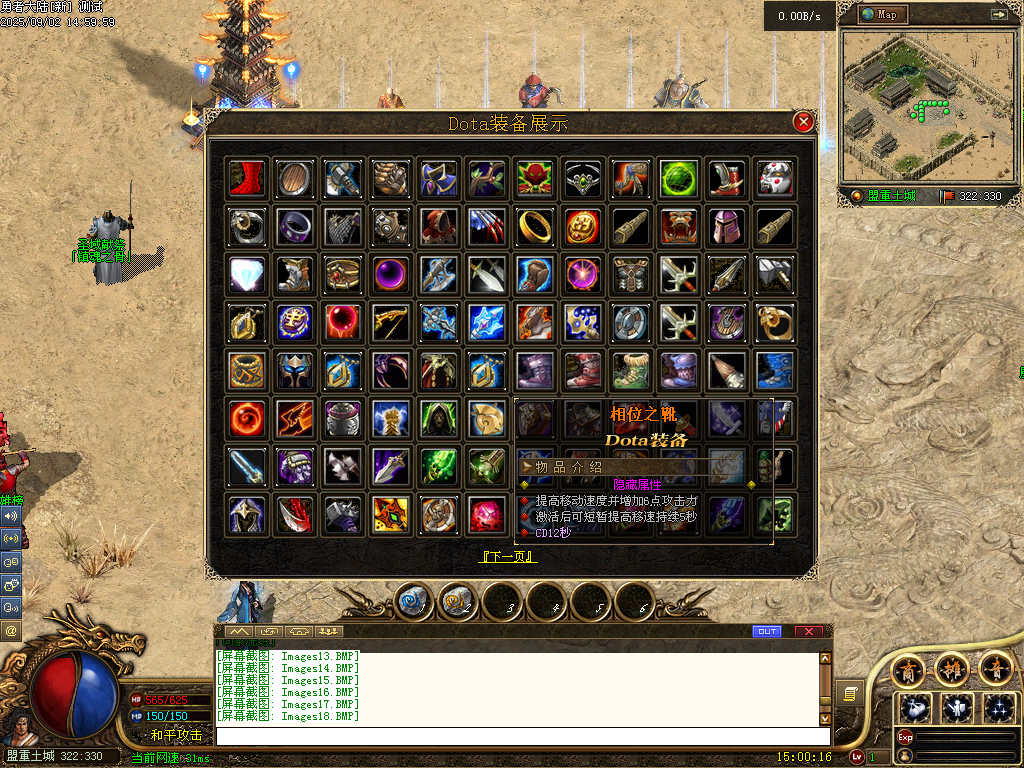This screenshot has height=768, width=1024.
Task: Select the white diamond gem item
Action: pyautogui.click(x=246, y=274)
